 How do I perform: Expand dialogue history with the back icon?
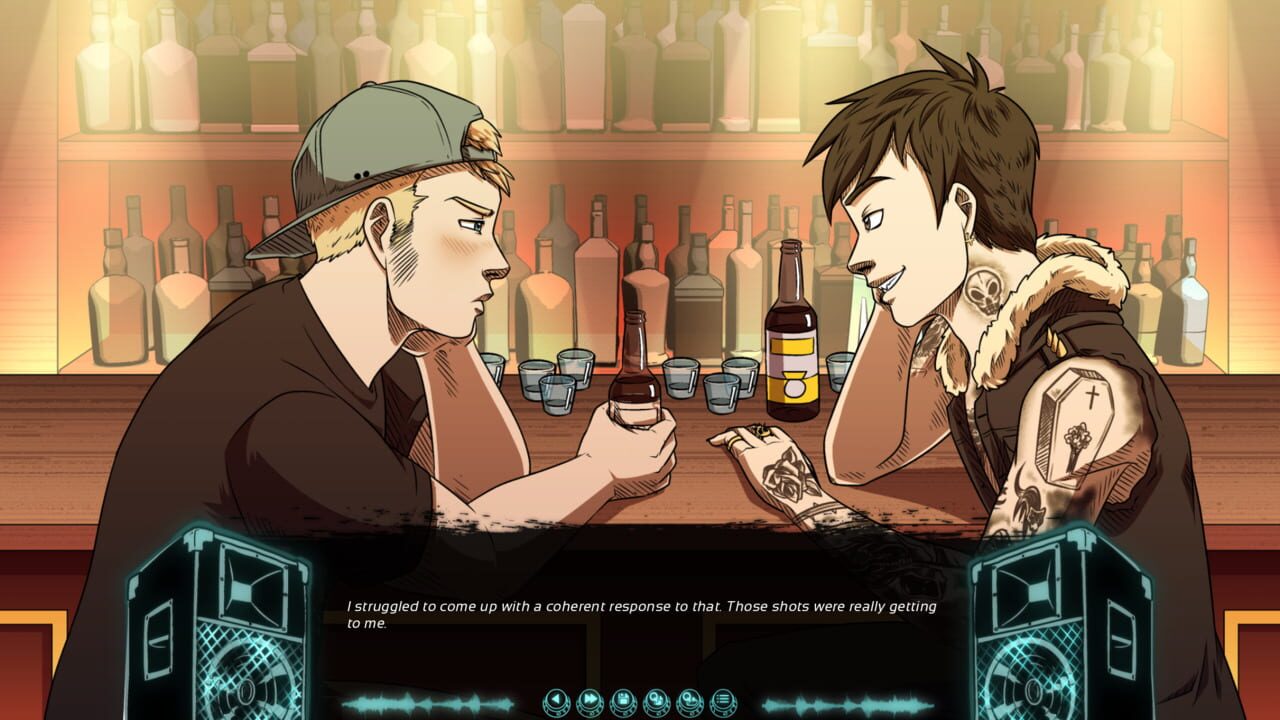[x=556, y=700]
